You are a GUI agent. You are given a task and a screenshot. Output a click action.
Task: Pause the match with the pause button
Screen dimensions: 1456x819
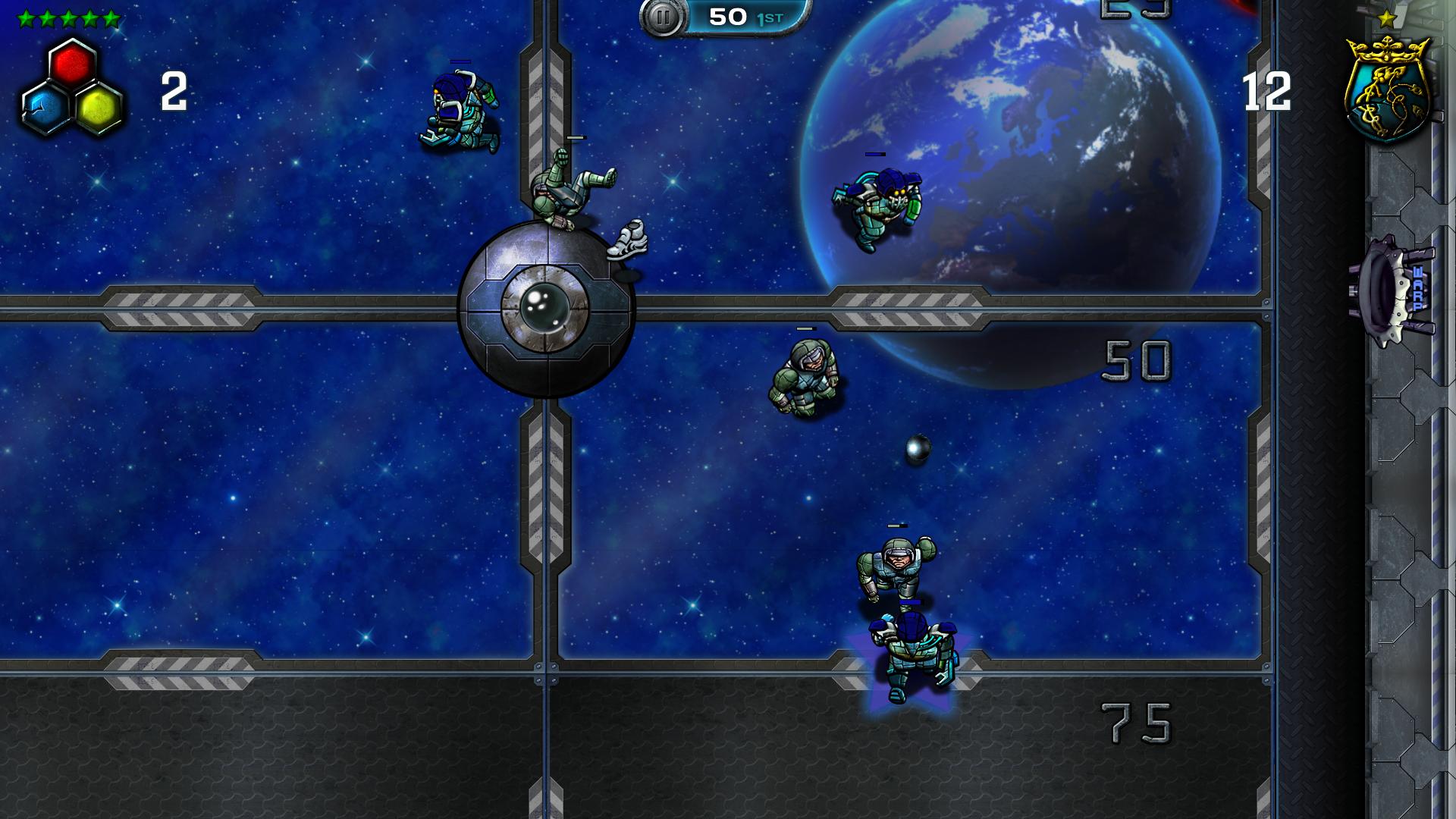click(x=662, y=17)
